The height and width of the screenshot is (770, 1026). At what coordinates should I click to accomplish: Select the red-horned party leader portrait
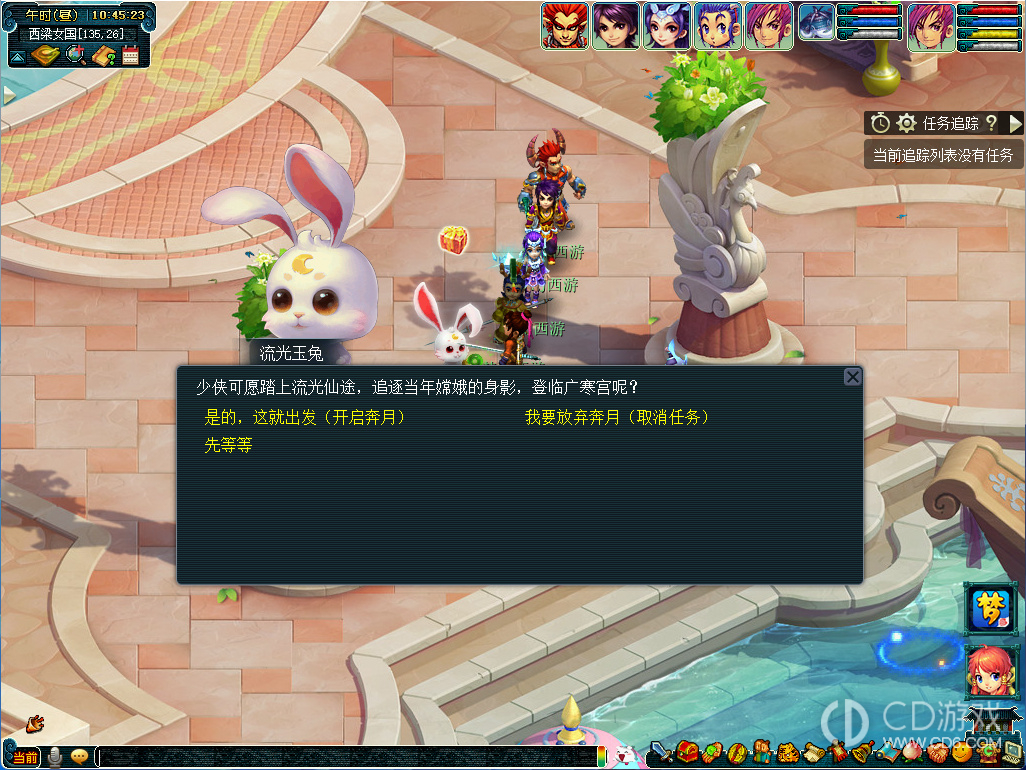tap(564, 26)
